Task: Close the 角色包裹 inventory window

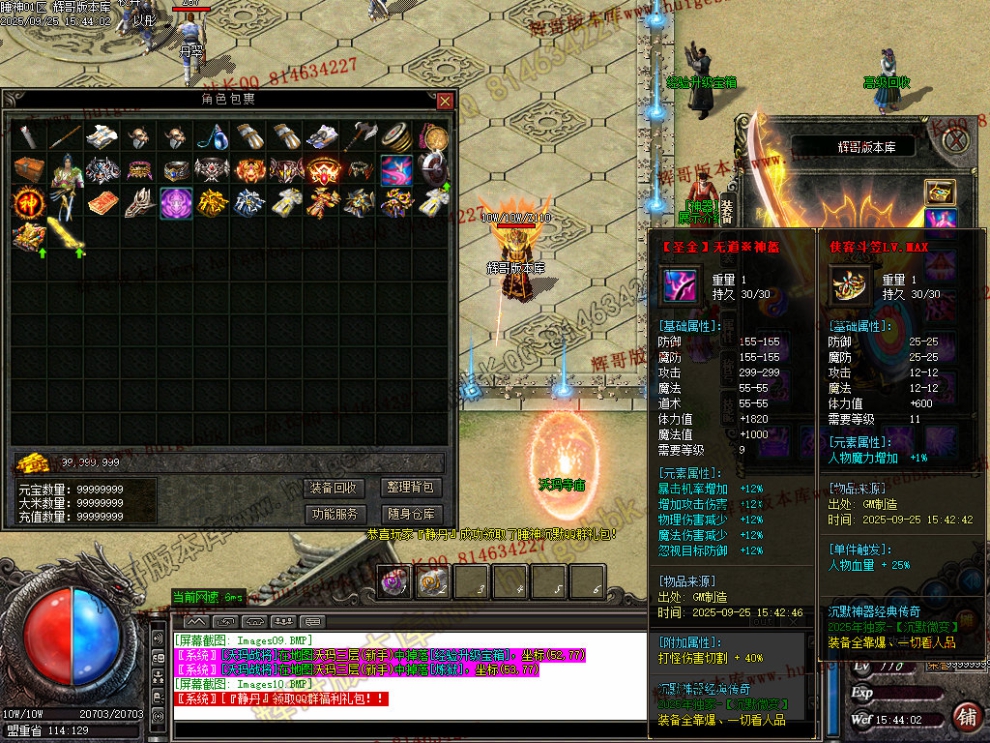Action: [445, 100]
